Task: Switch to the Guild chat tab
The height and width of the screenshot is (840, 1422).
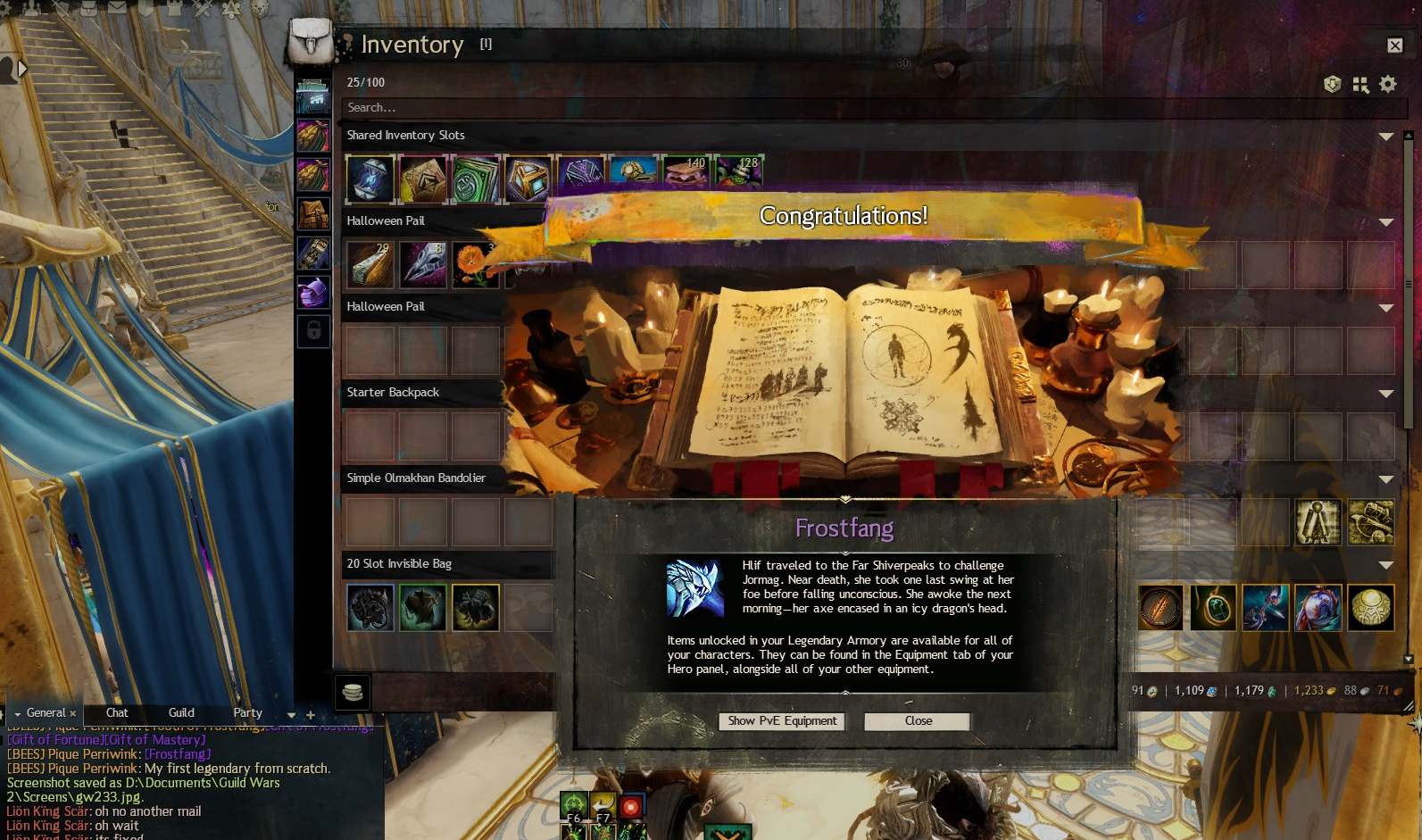Action: point(181,713)
